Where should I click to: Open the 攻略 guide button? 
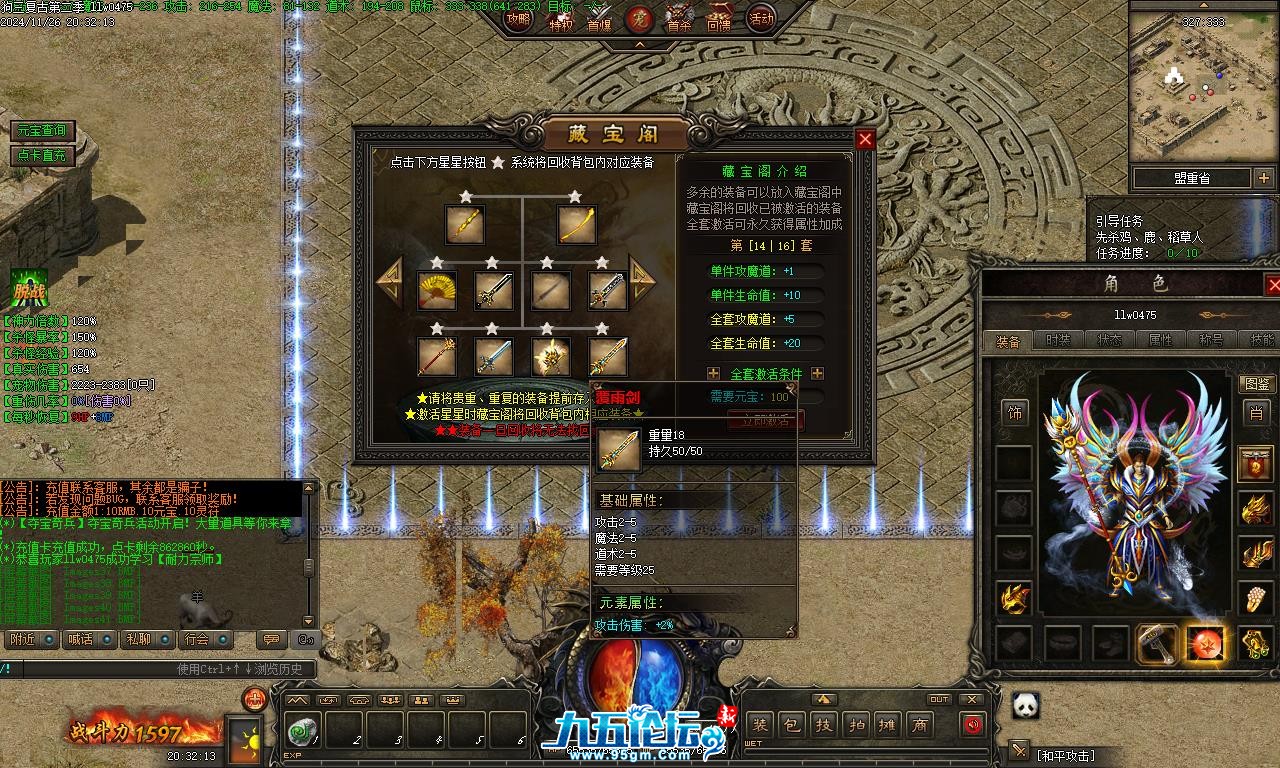click(518, 18)
